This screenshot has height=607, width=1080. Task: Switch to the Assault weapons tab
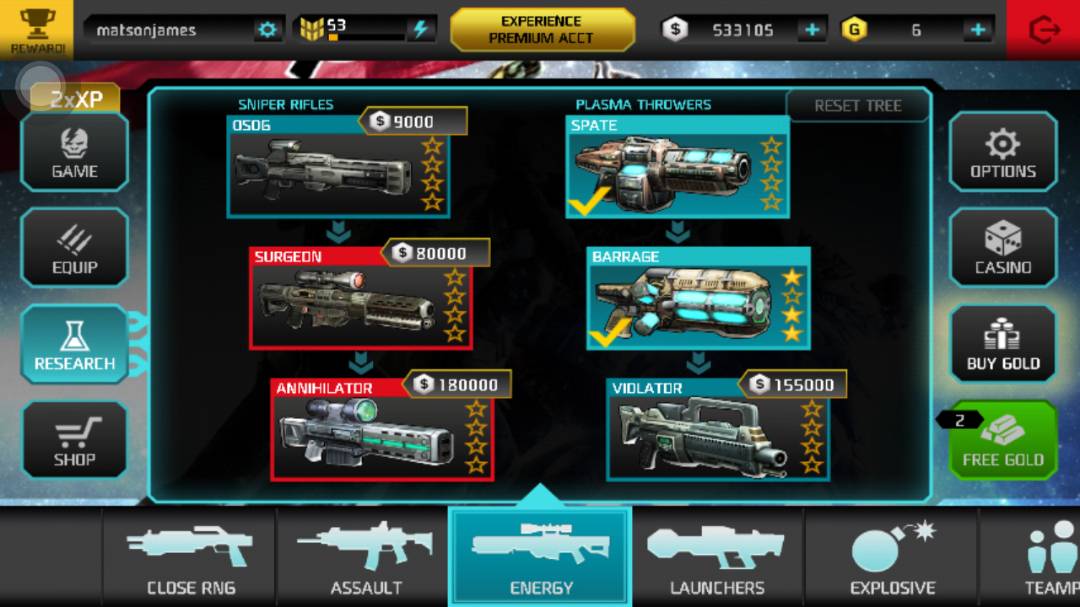point(366,557)
